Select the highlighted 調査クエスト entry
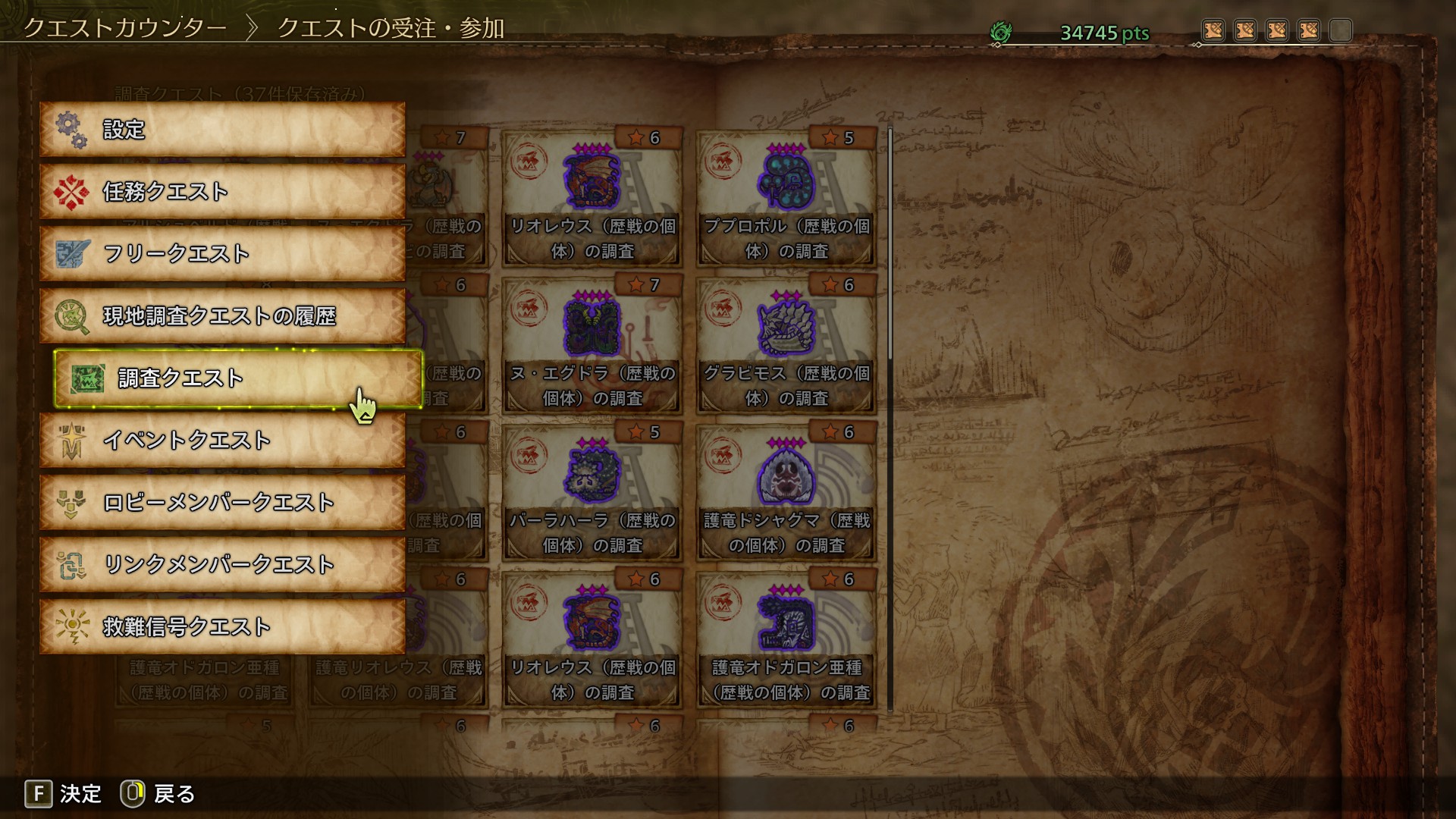 click(237, 378)
